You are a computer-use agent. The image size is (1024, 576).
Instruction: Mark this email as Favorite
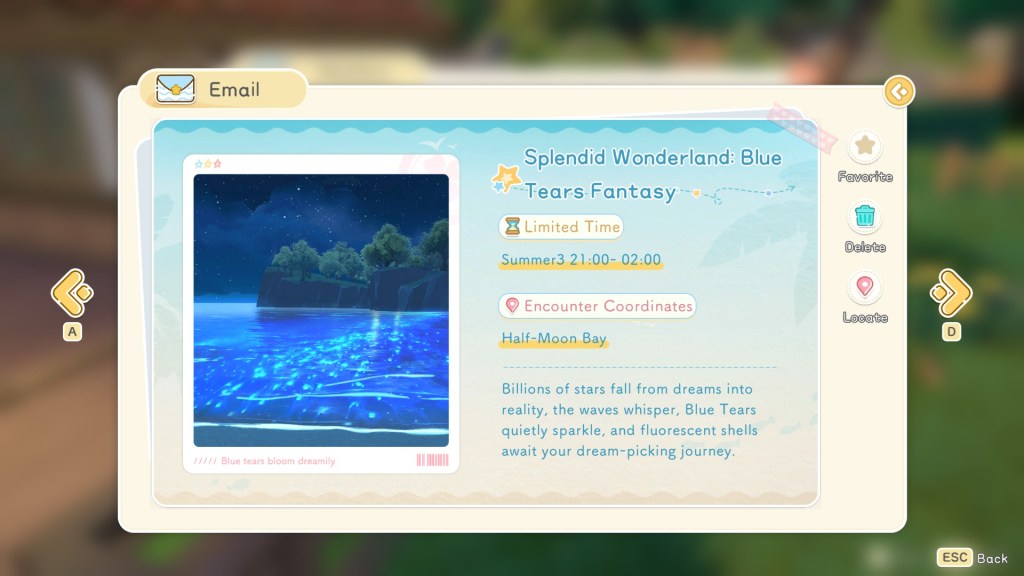click(x=865, y=149)
